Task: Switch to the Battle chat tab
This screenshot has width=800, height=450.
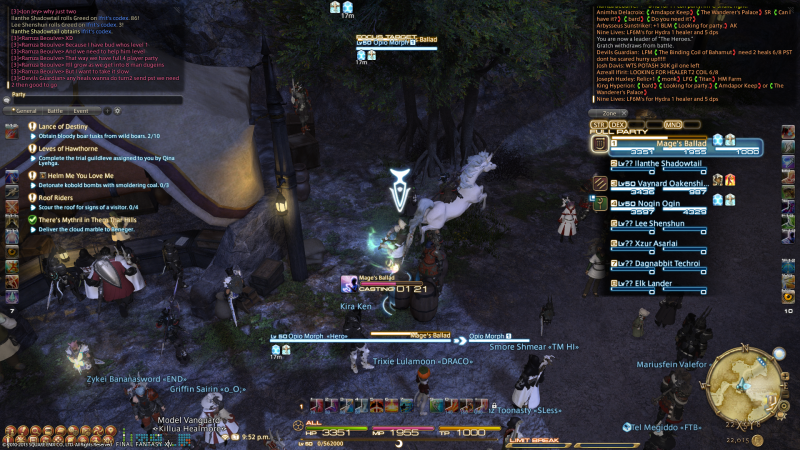Action: tap(54, 110)
